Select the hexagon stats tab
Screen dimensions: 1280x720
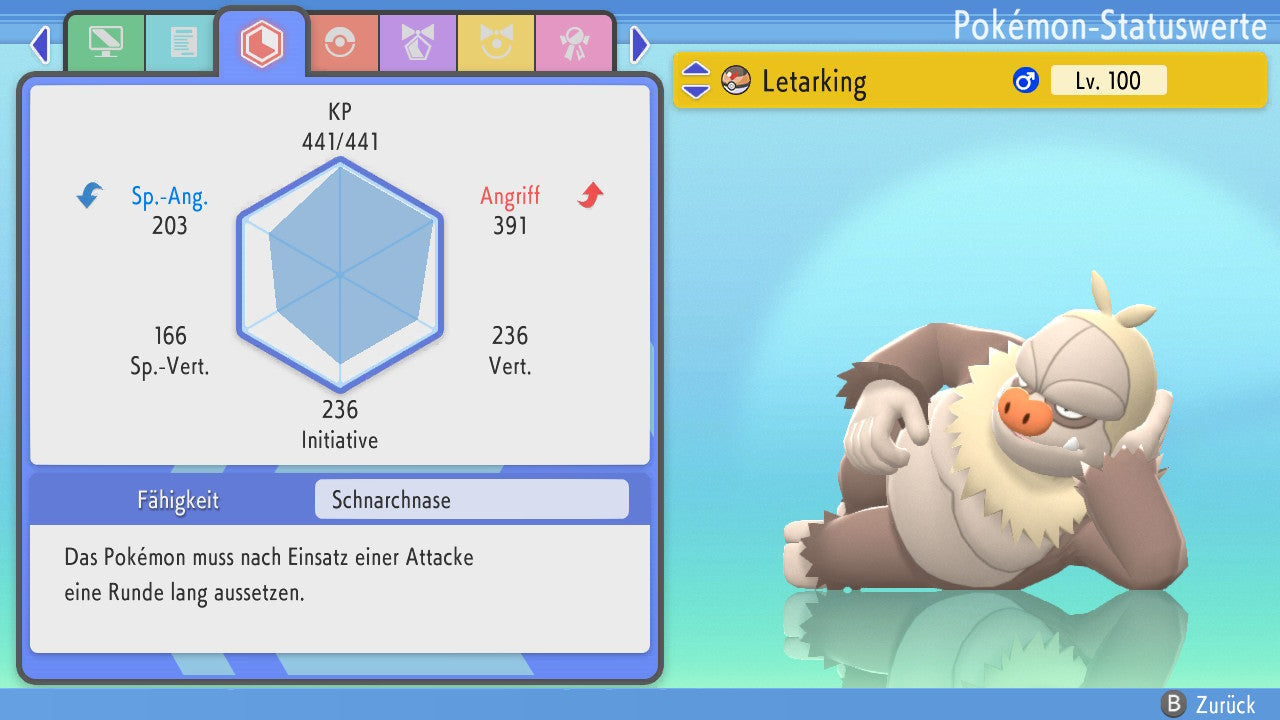tap(261, 43)
